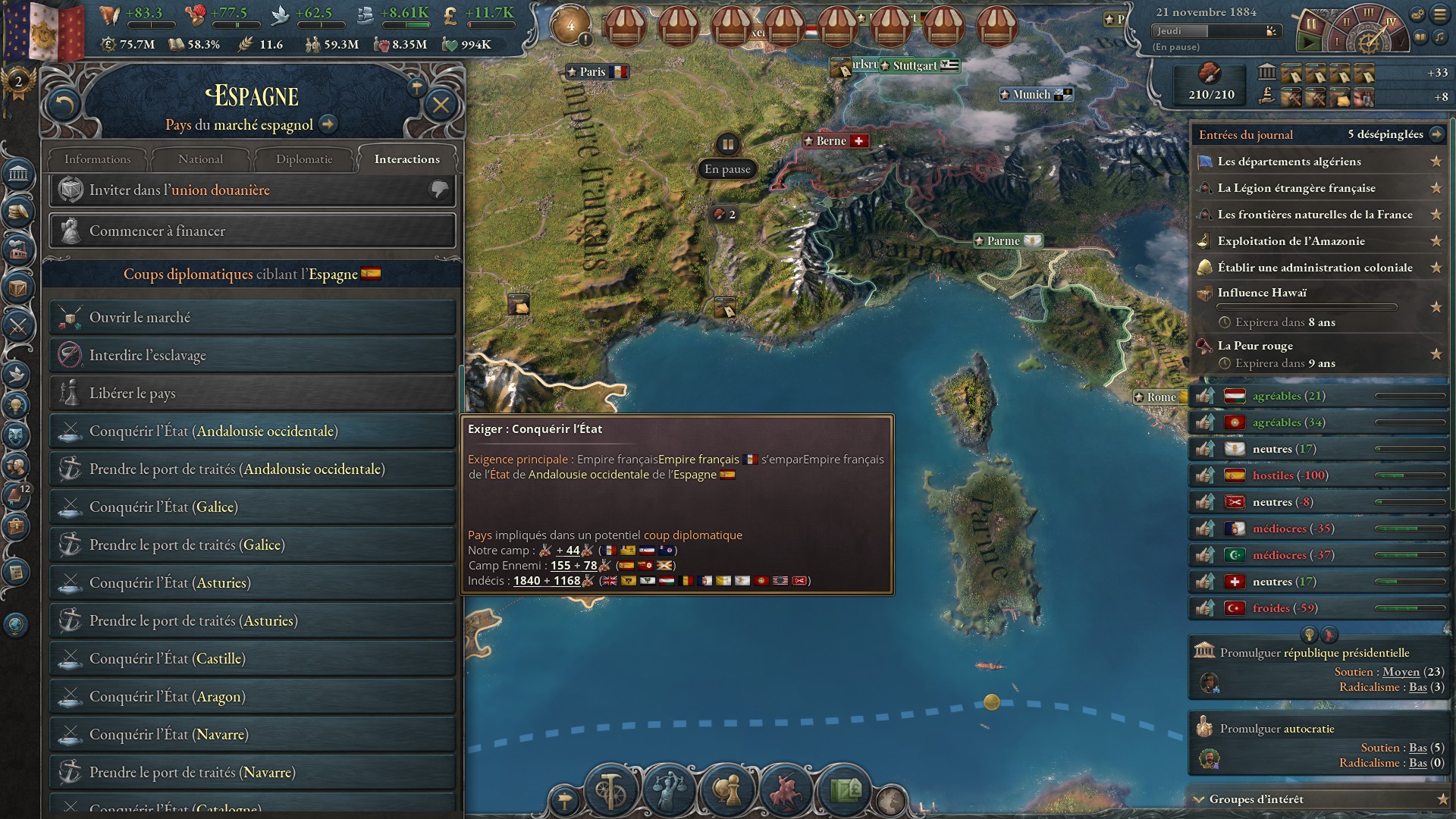
Task: Switch to the Diplomatie tab
Action: 303,159
